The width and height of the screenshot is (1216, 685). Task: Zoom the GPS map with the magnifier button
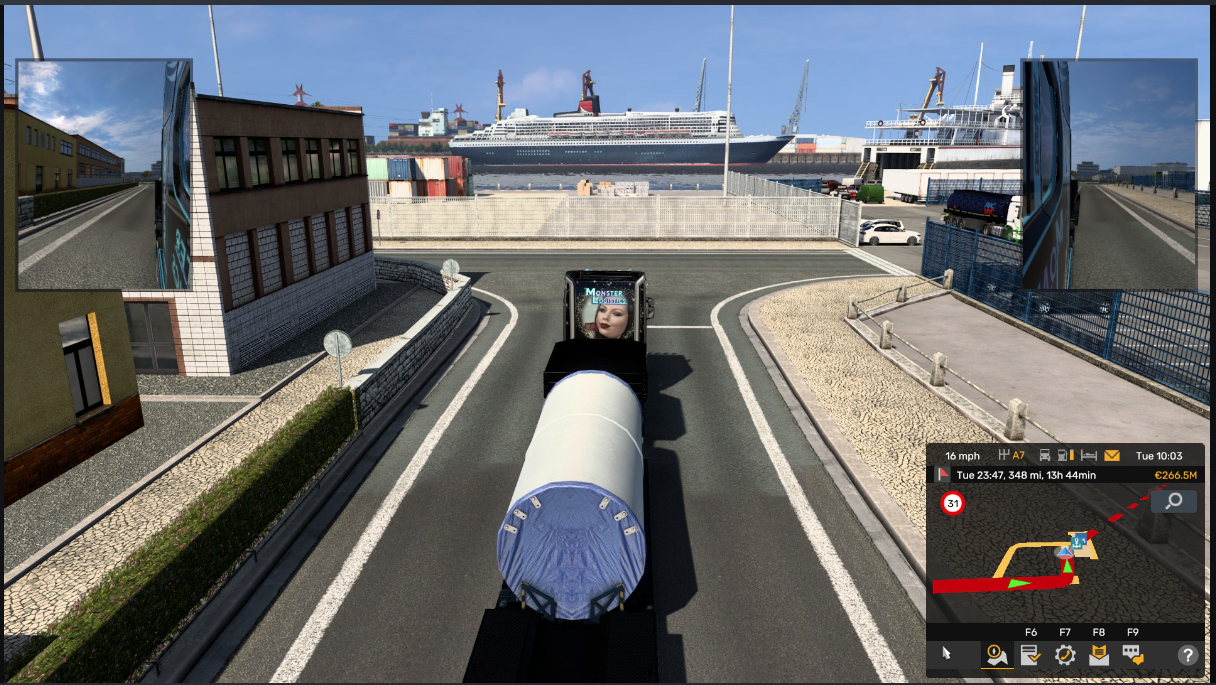pyautogui.click(x=1173, y=501)
